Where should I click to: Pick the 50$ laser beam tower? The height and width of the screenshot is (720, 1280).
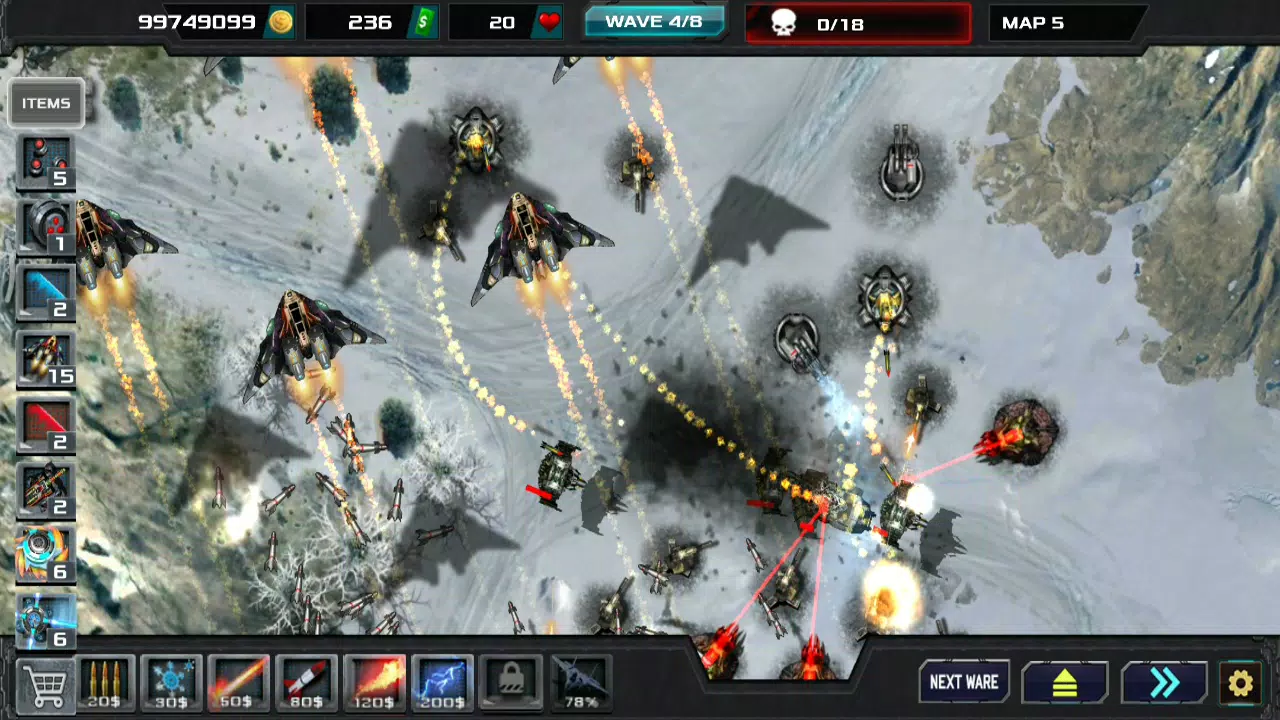239,685
